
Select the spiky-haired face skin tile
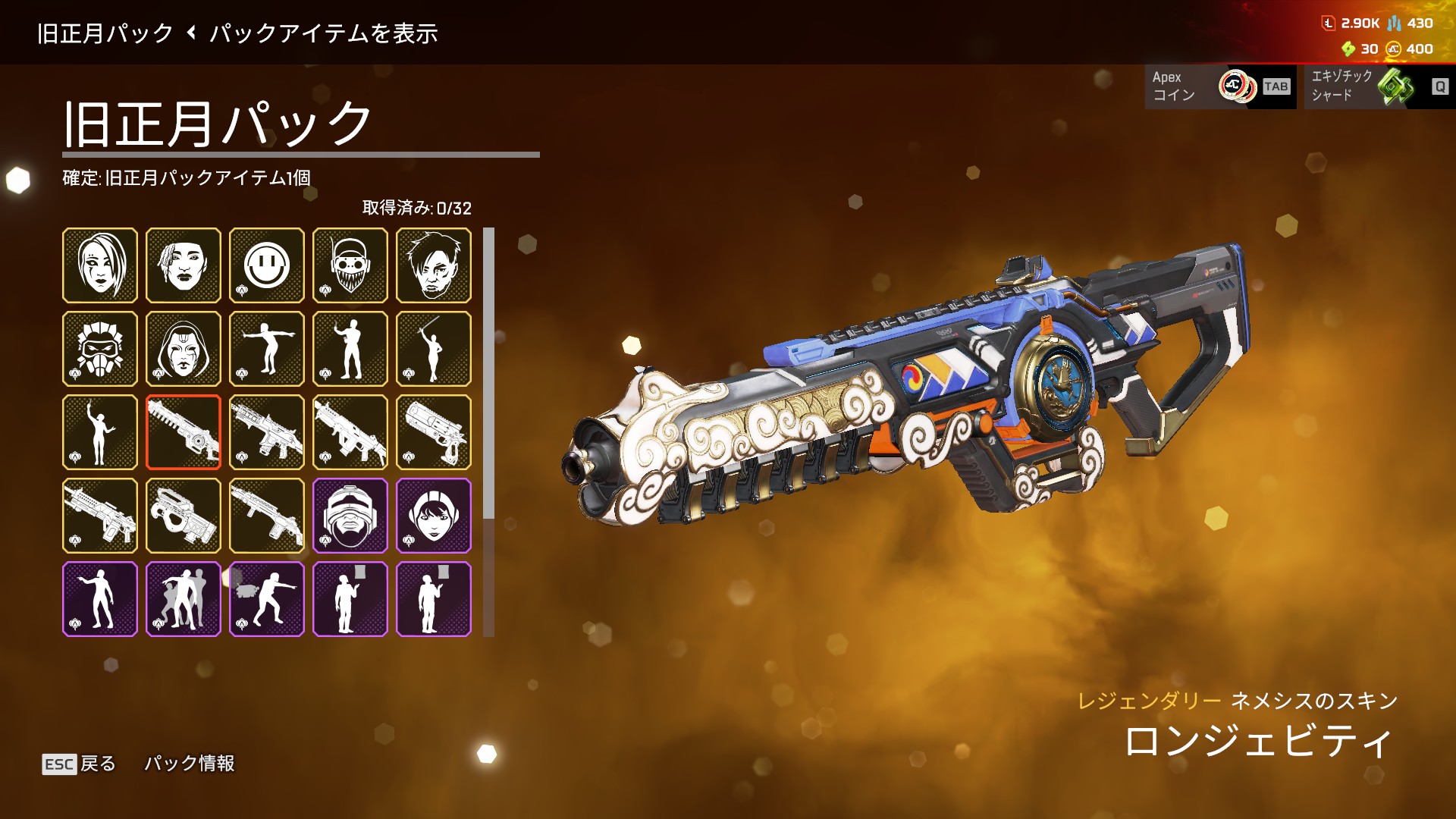[434, 265]
